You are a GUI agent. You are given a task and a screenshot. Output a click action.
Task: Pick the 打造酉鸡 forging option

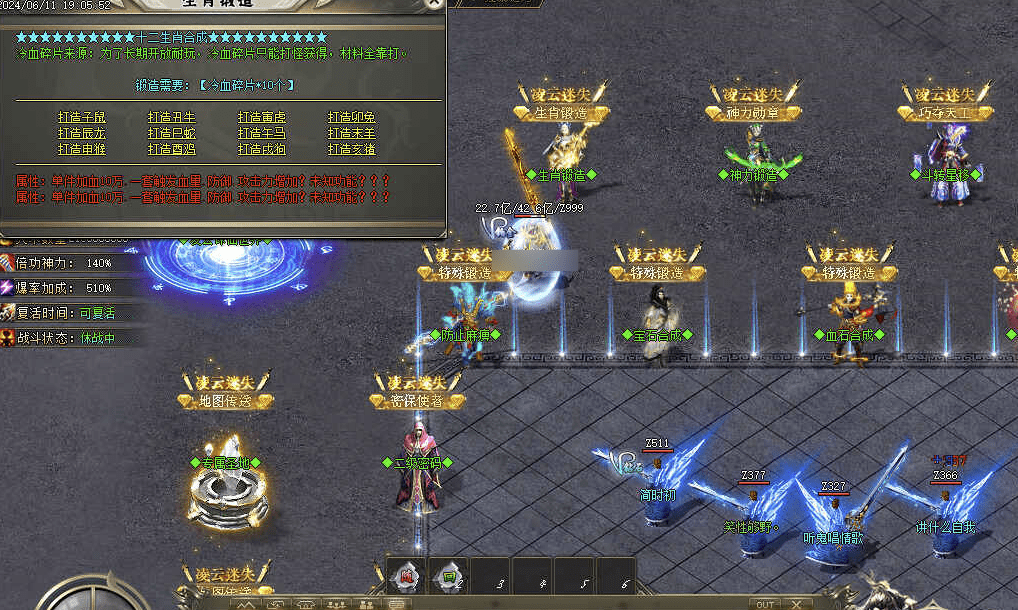(x=172, y=149)
